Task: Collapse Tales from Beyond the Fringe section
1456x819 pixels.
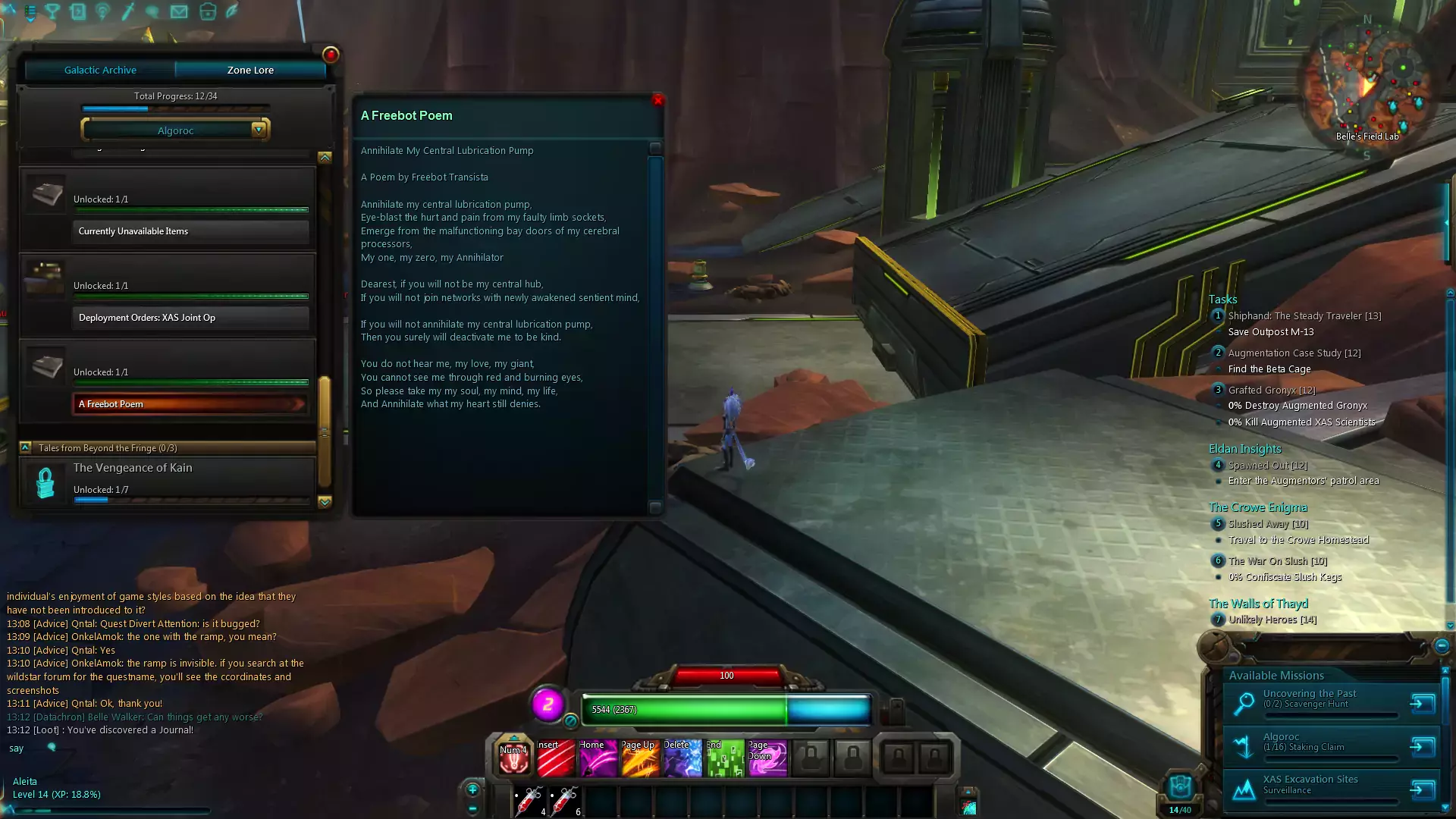Action: [x=26, y=447]
